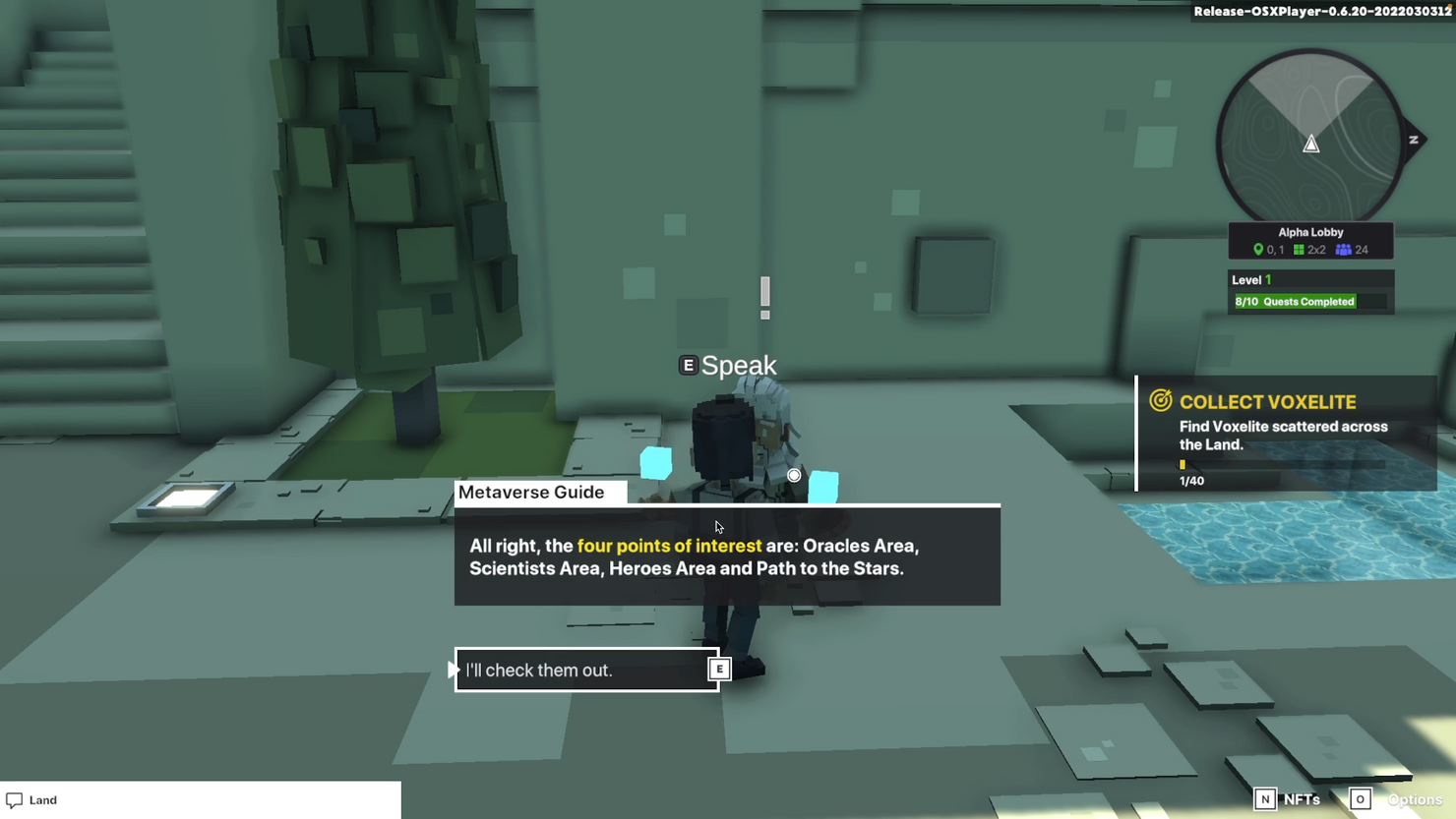Click the N keybind icon next to NFTs
The width and height of the screenshot is (1456, 819).
[1264, 798]
